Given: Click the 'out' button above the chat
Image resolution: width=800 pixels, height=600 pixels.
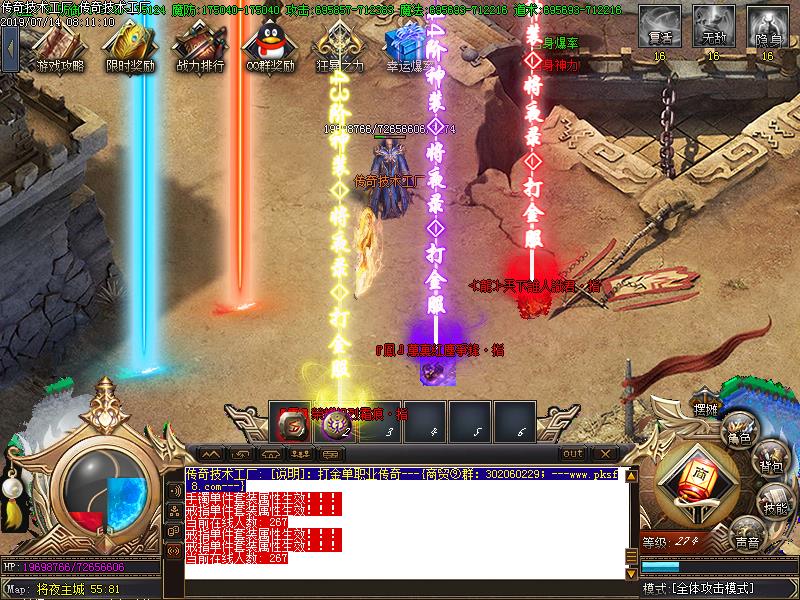Looking at the screenshot, I should click(x=572, y=454).
